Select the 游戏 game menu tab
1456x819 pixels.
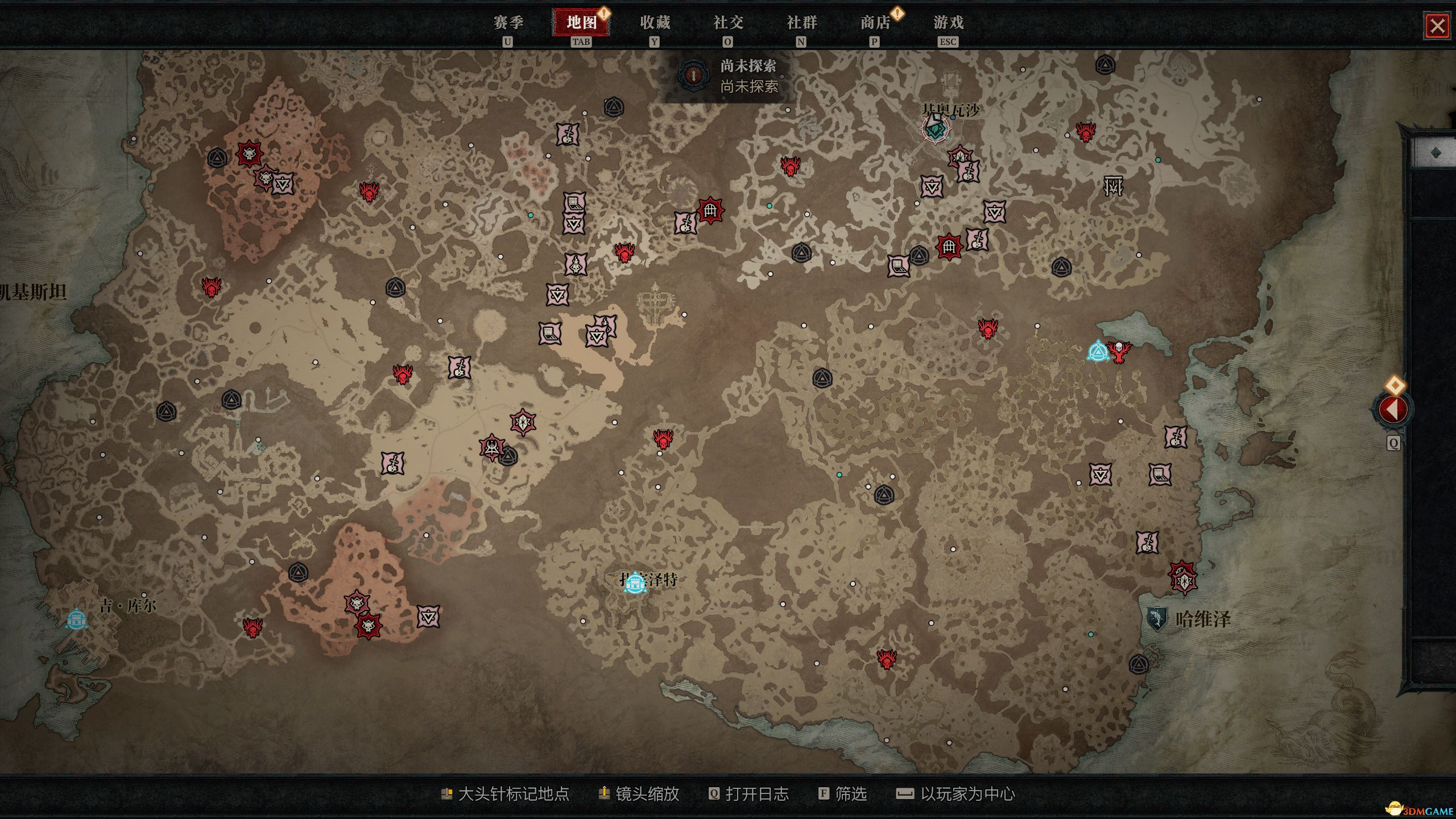tap(948, 23)
